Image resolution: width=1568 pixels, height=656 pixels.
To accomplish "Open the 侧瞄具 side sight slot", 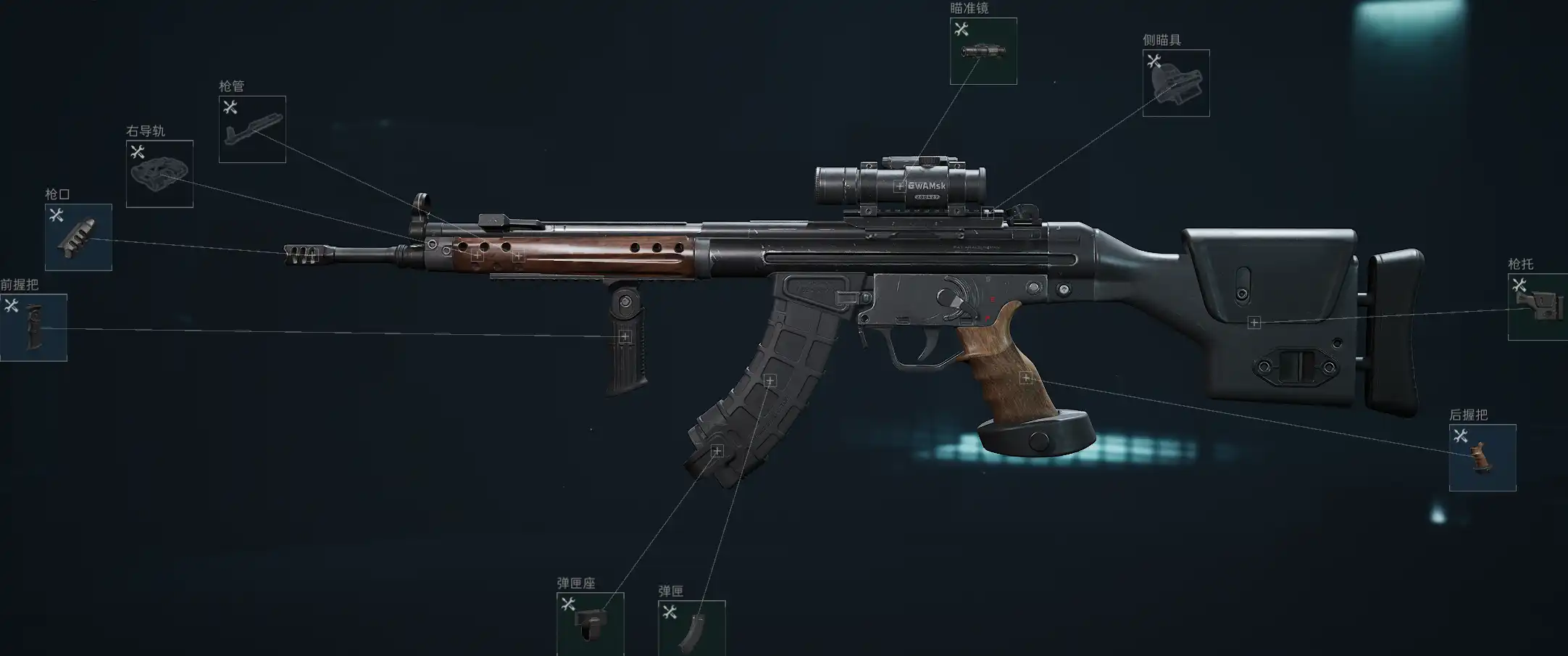I will pos(1175,83).
